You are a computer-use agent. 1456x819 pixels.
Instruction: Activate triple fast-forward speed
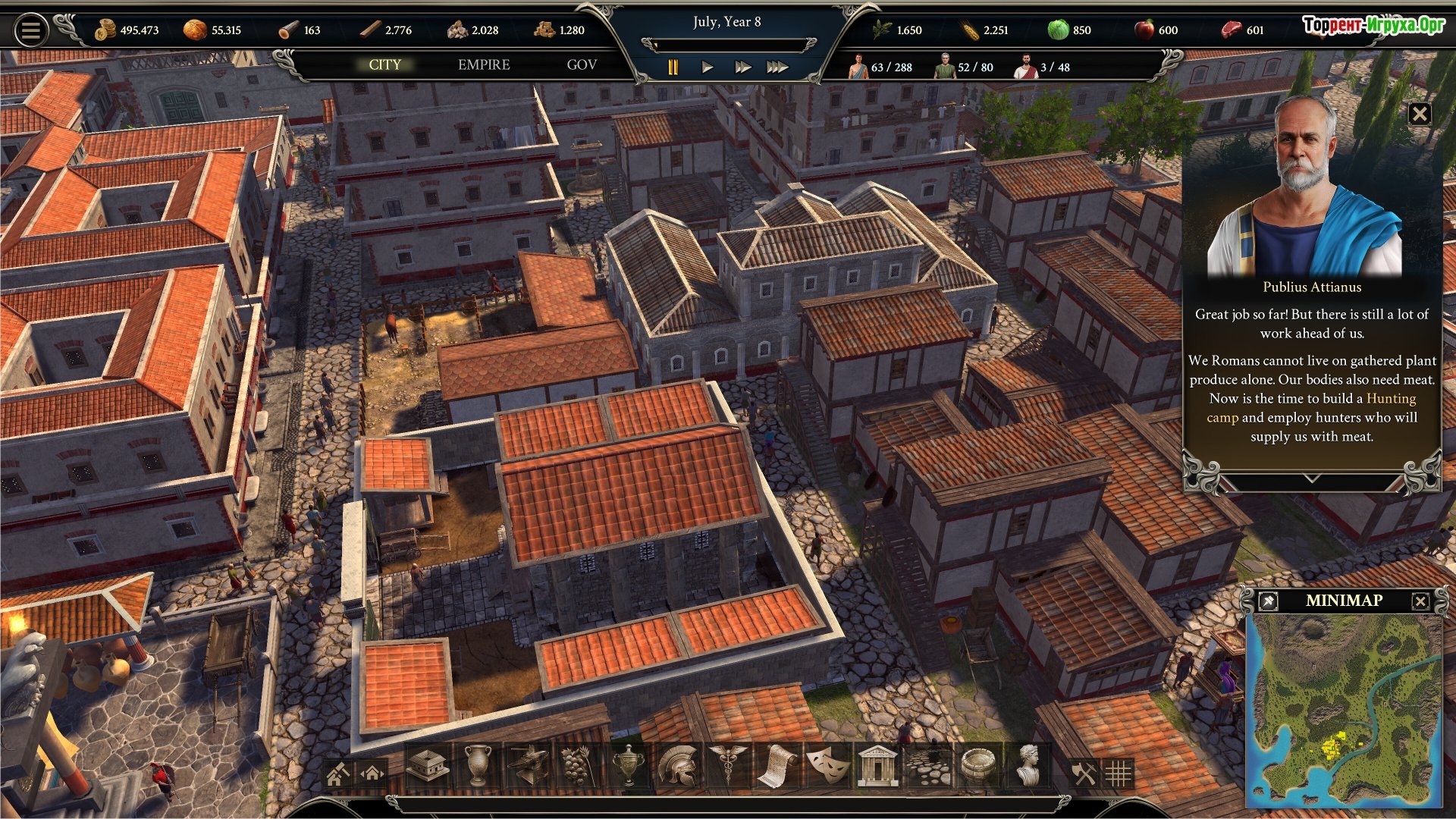pyautogui.click(x=777, y=67)
